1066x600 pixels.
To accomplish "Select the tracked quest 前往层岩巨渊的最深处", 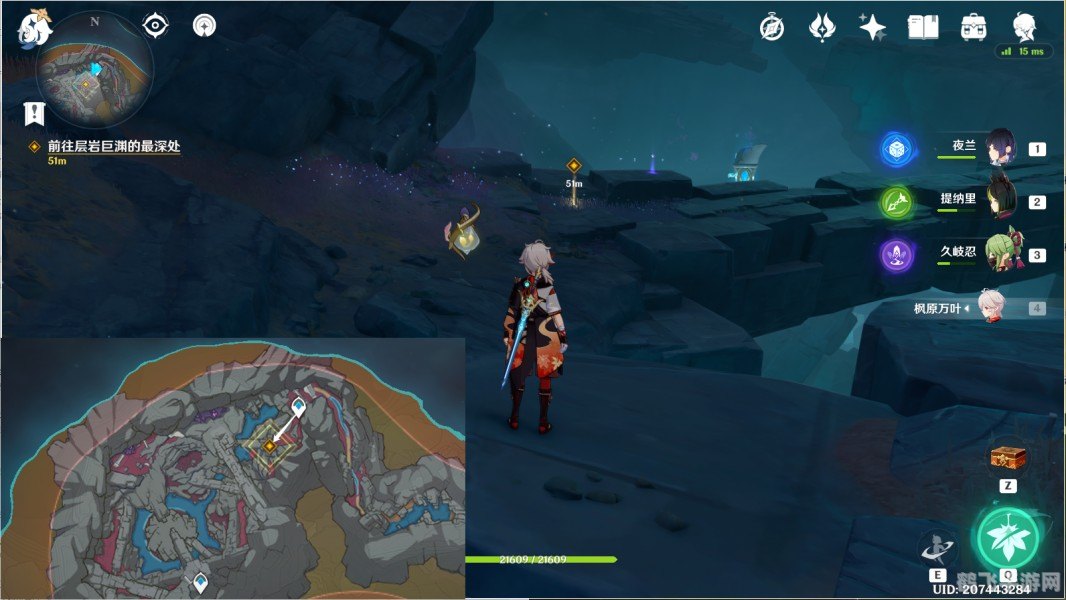I will coord(113,146).
